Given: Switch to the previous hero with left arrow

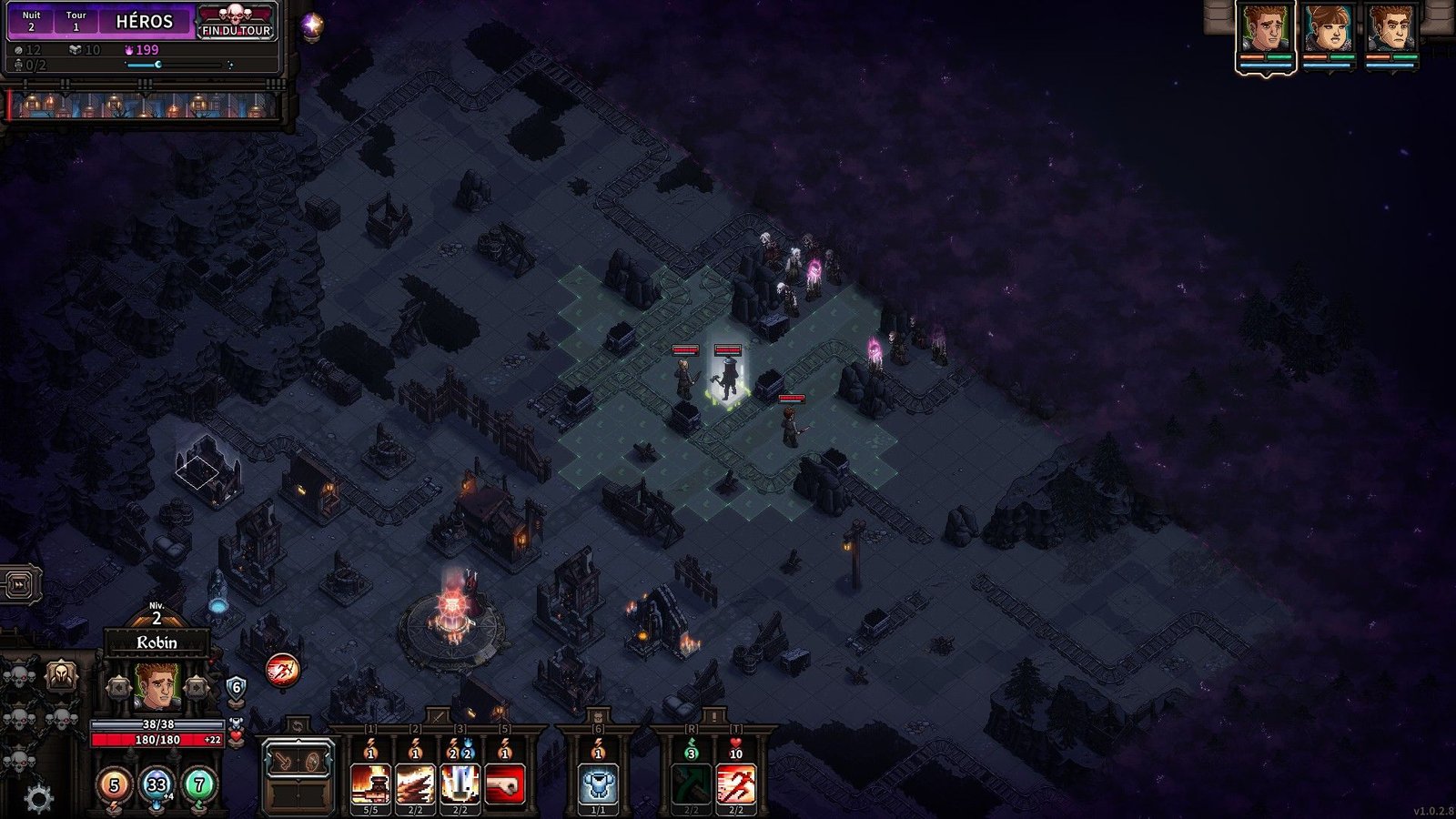Looking at the screenshot, I should pyautogui.click(x=118, y=687).
